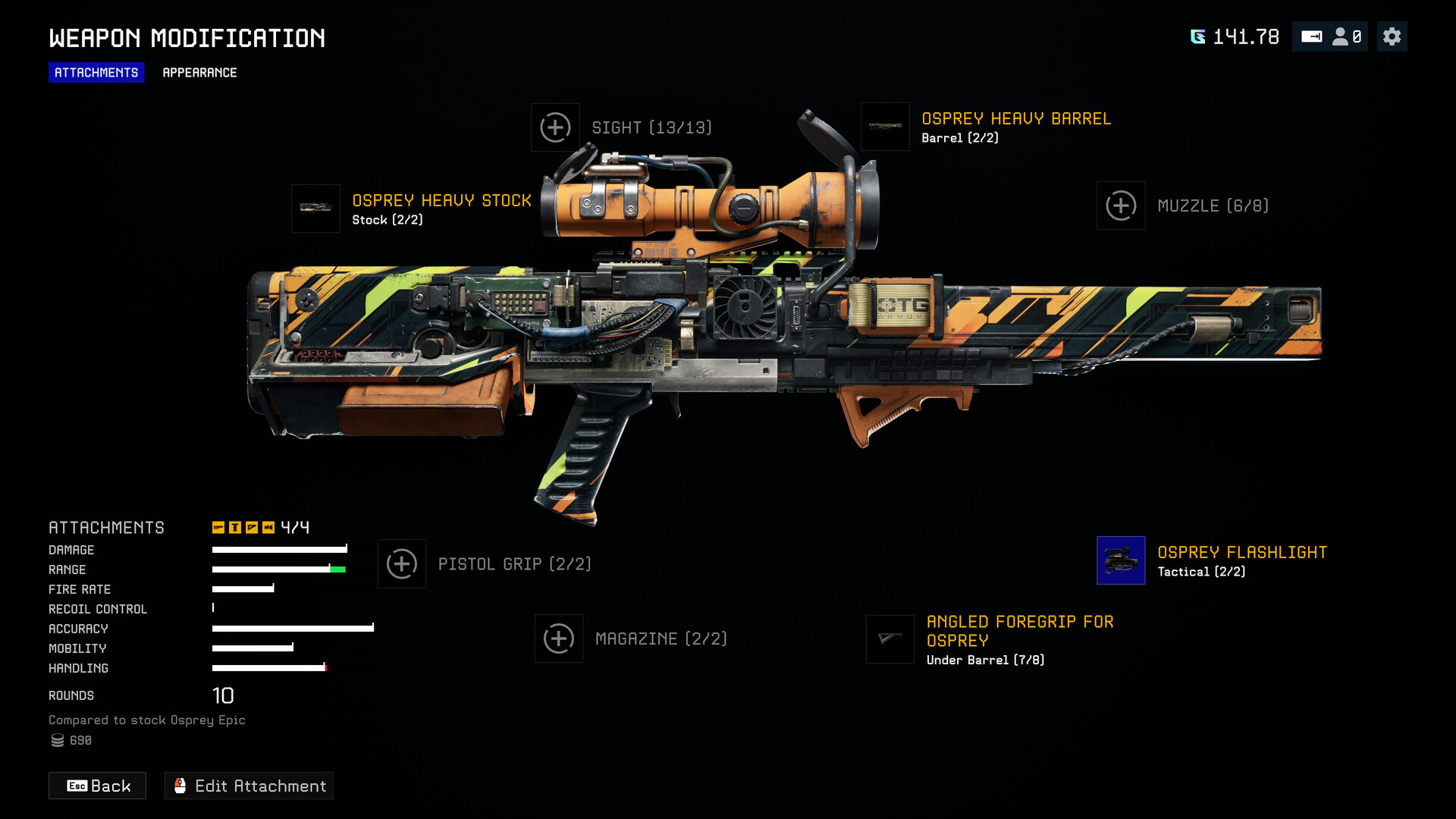Screen dimensions: 1456x819
Task: Select the Osprey Heavy Barrel slot
Action: 885,127
